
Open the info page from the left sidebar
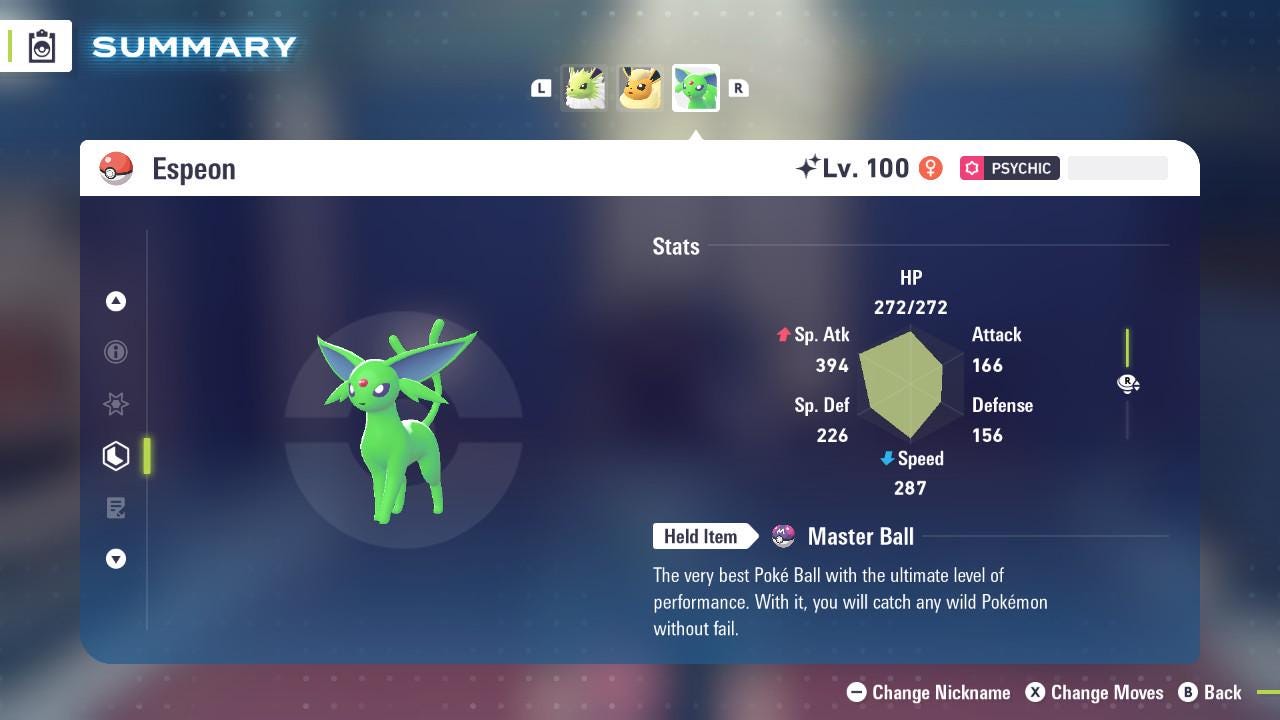coord(116,352)
